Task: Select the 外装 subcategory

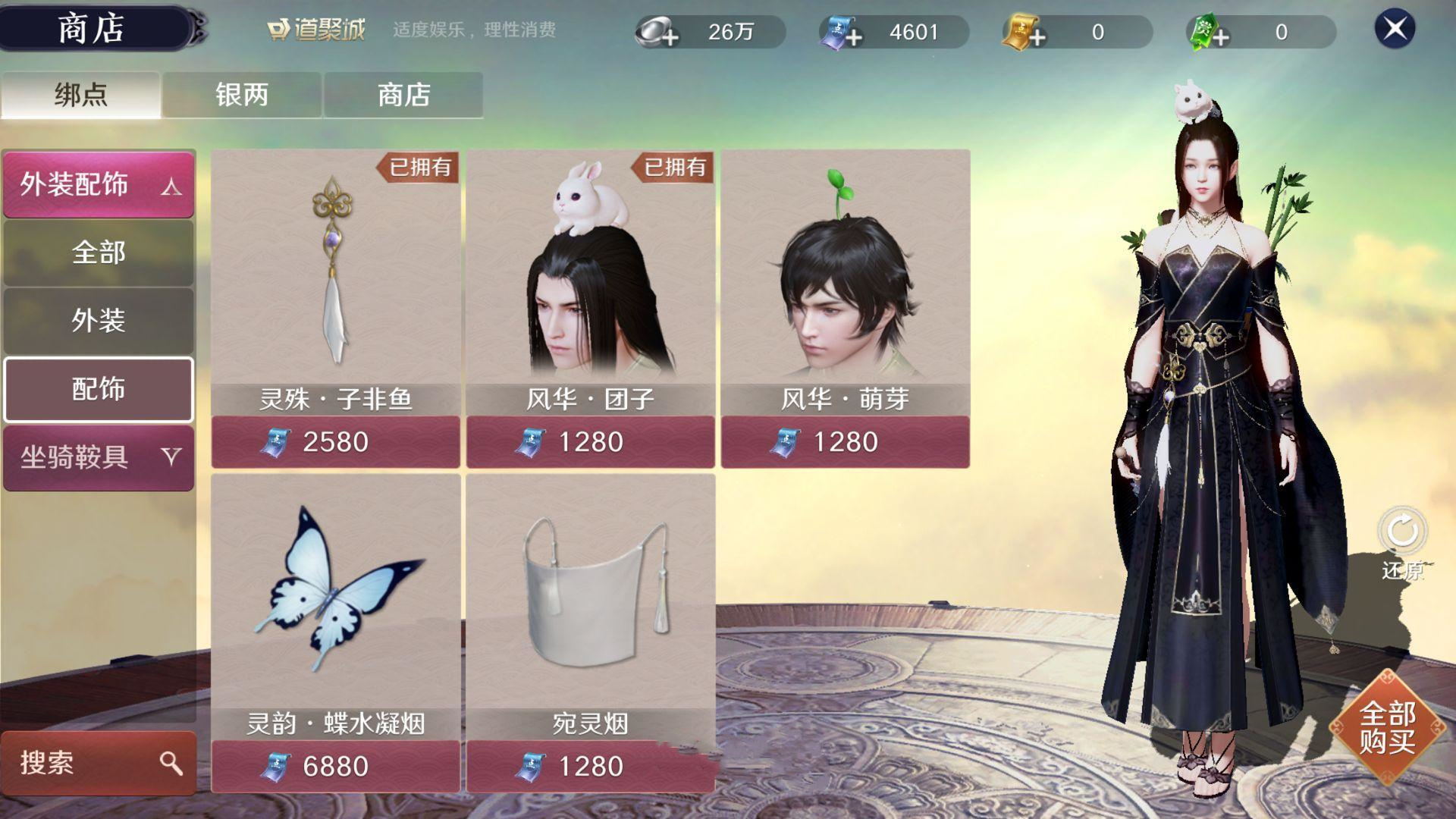Action: tap(99, 321)
